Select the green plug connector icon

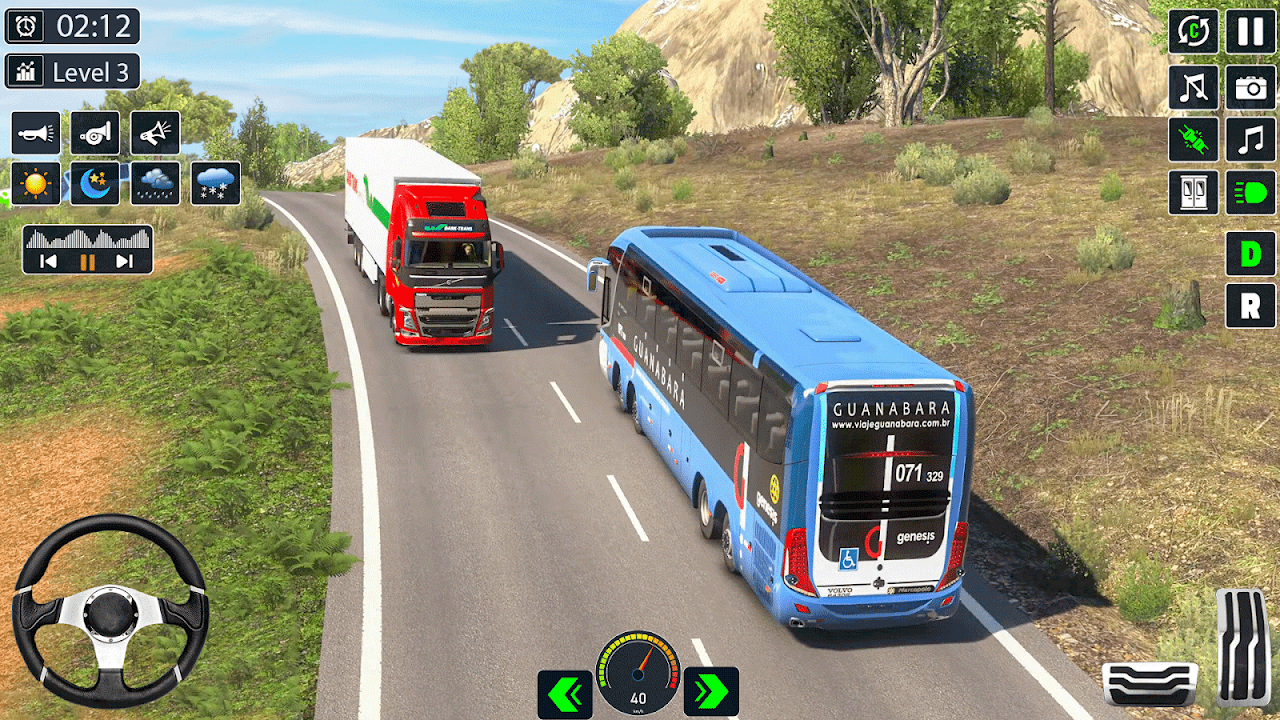click(1193, 139)
